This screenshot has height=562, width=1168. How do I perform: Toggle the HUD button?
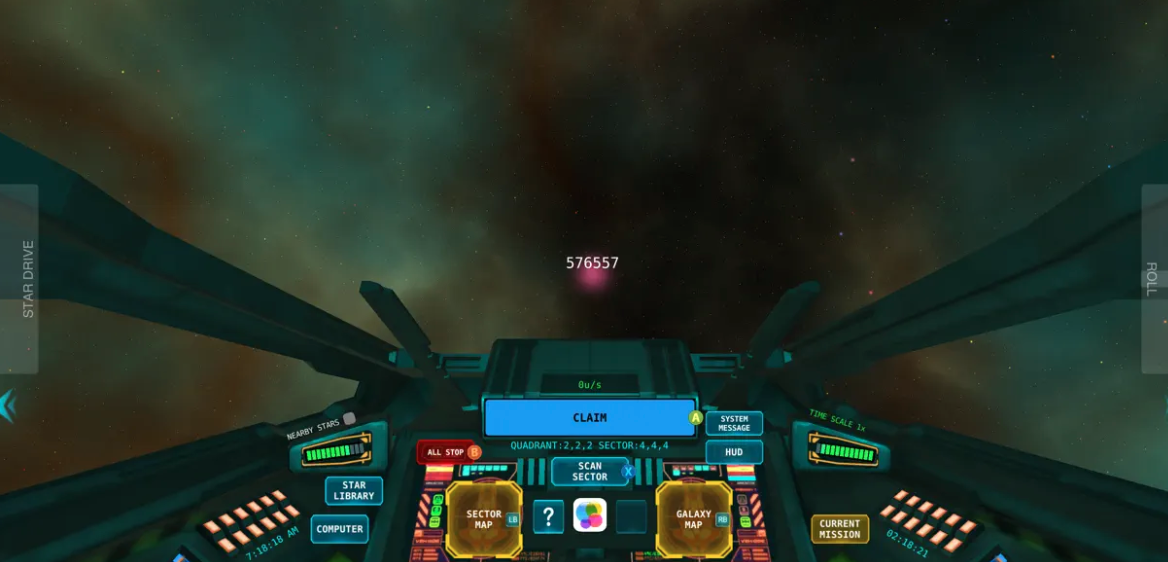pyautogui.click(x=734, y=452)
